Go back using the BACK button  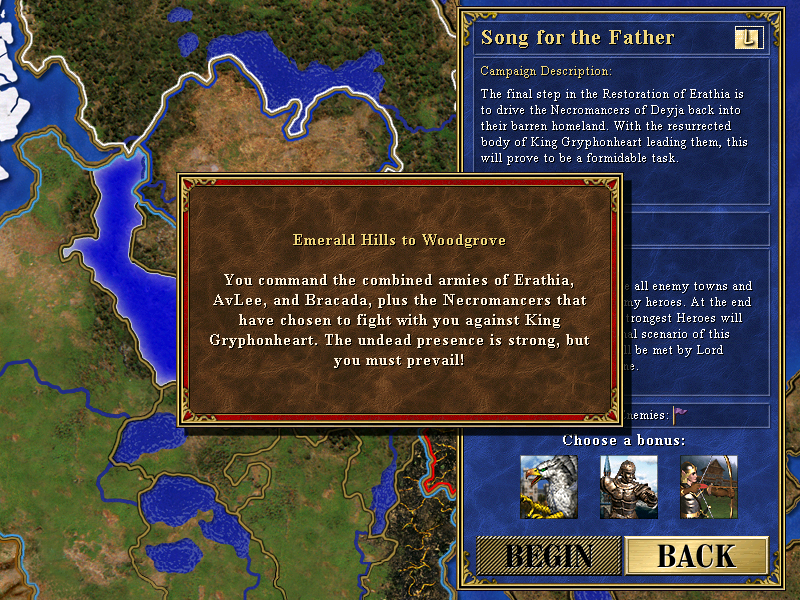point(696,557)
